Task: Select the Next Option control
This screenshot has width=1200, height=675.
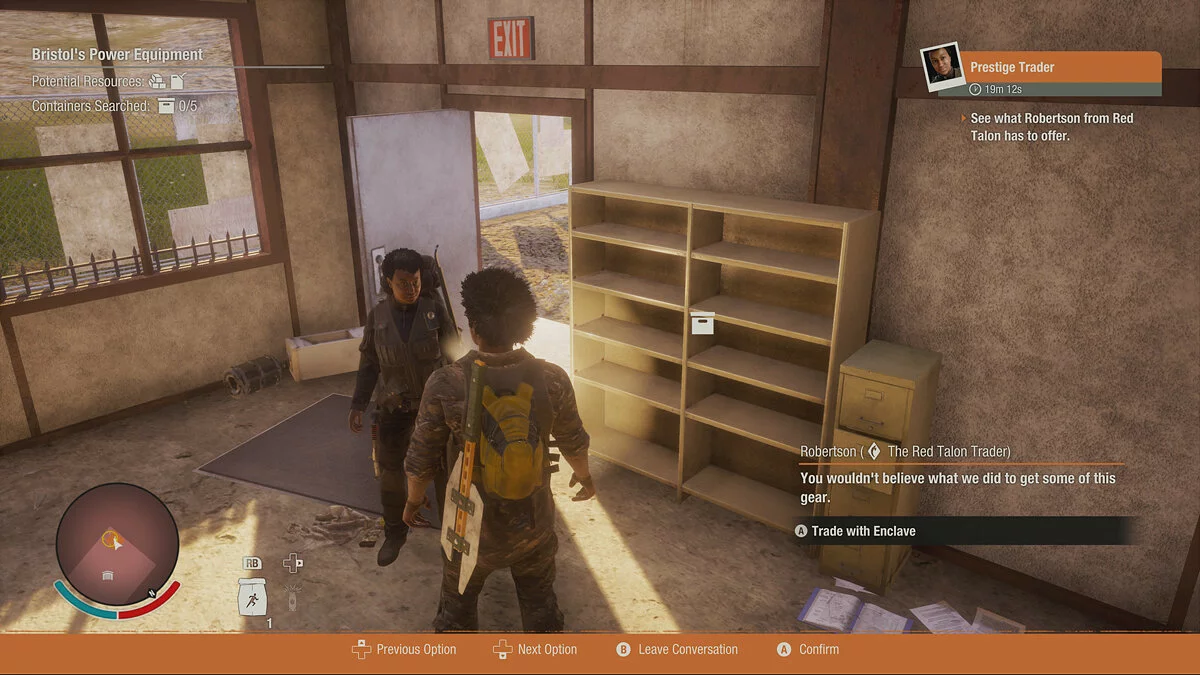Action: (536, 649)
